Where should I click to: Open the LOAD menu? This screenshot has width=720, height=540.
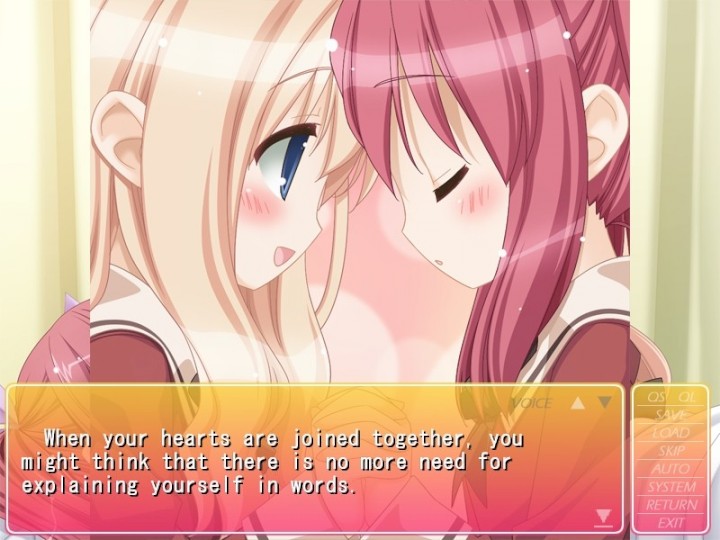click(672, 433)
